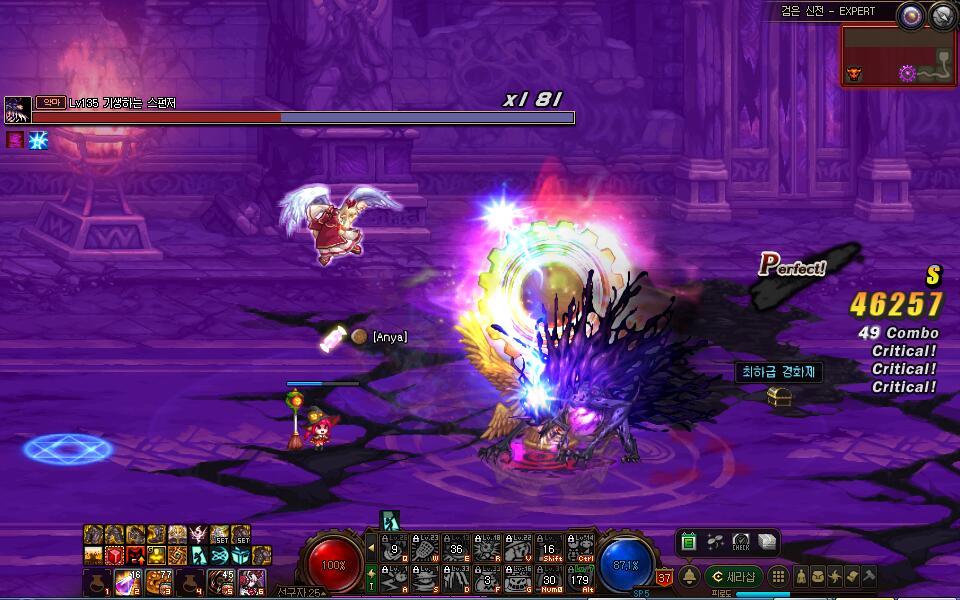Click the red cube buff icon
Screen dimensions: 960x600
click(112, 555)
